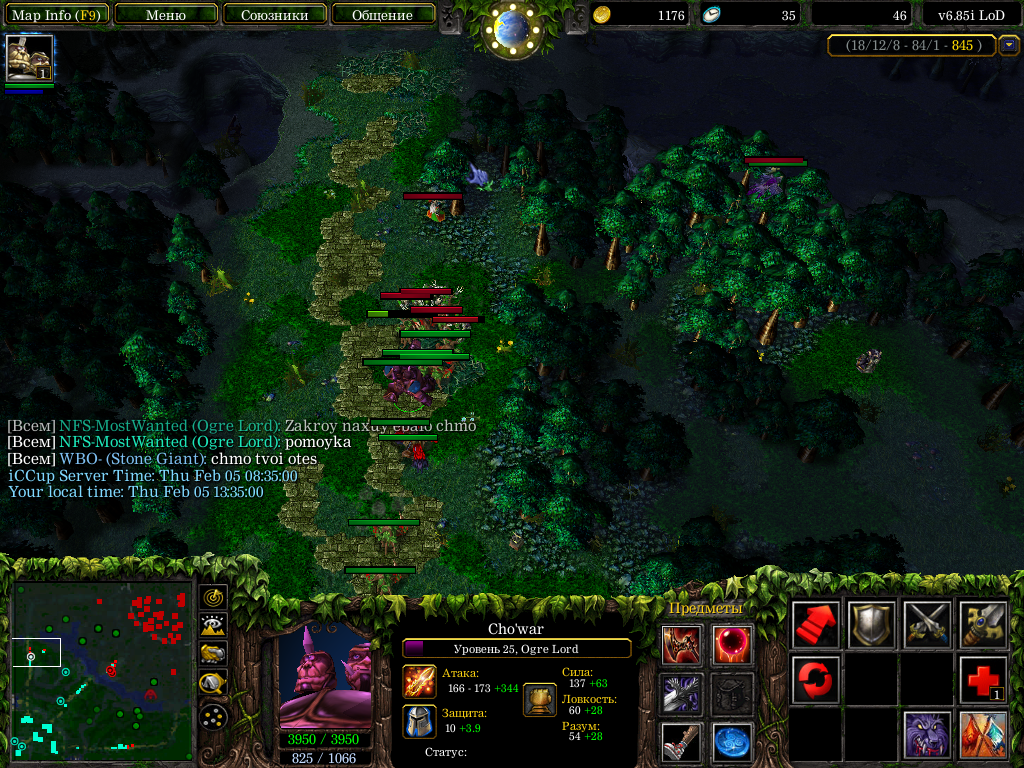
Task: Expand the scoreboard dropdown arrow
Action: coord(1009,45)
